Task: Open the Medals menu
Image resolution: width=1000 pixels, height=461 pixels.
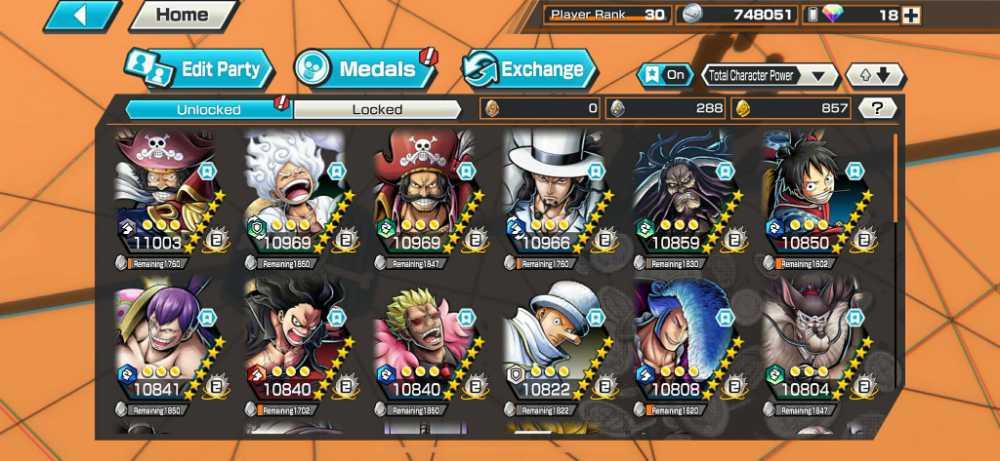Action: [365, 69]
